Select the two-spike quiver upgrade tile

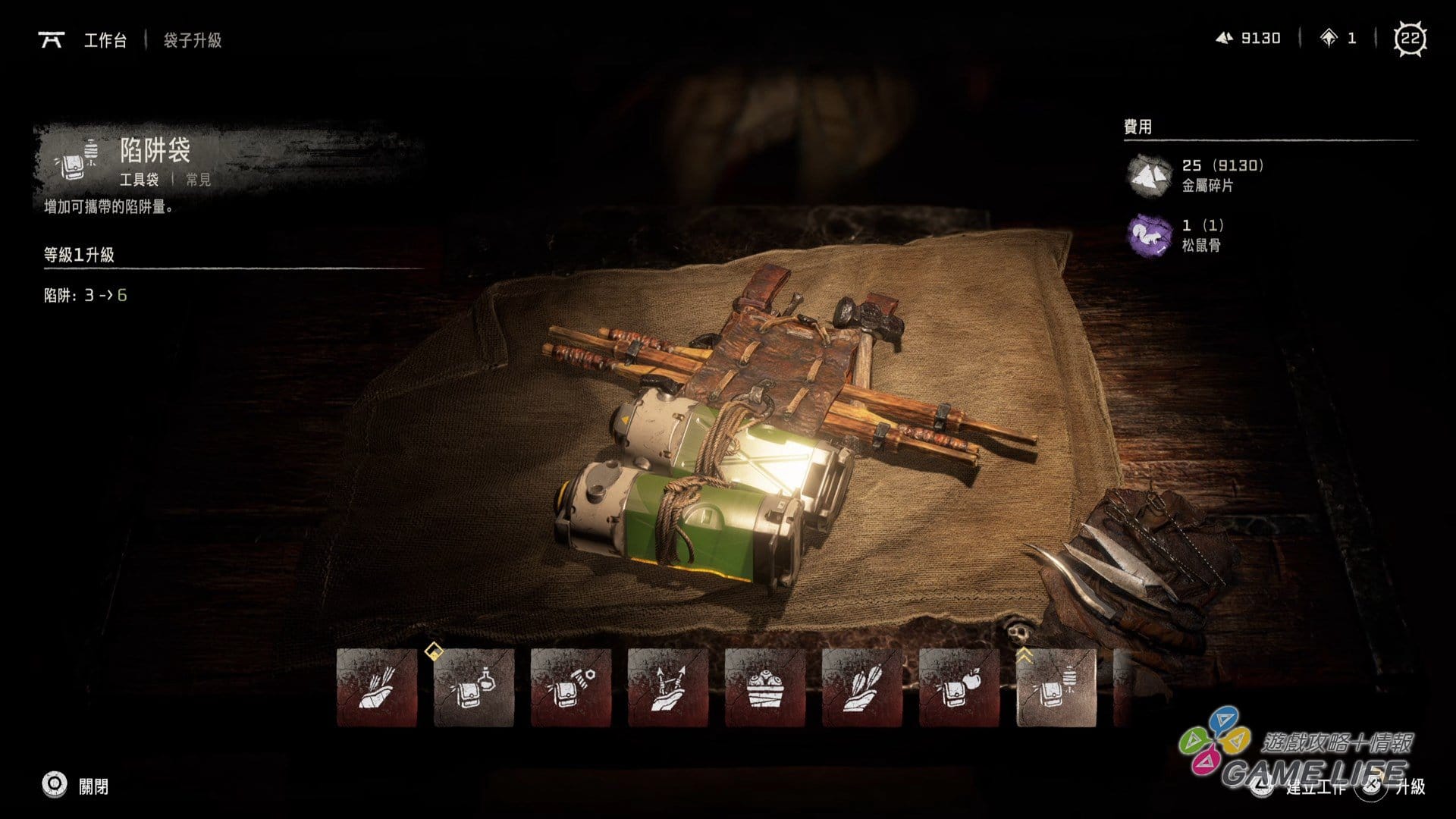pyautogui.click(x=668, y=688)
